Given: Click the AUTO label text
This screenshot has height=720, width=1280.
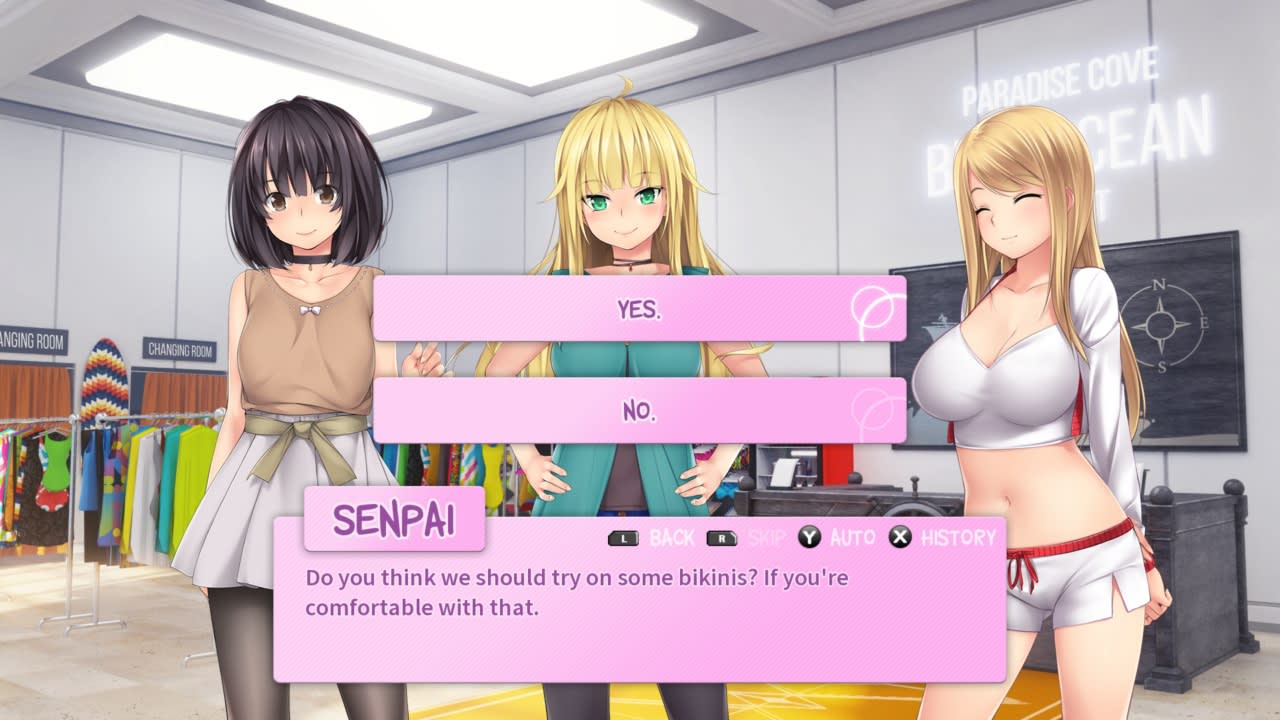Looking at the screenshot, I should (x=853, y=538).
